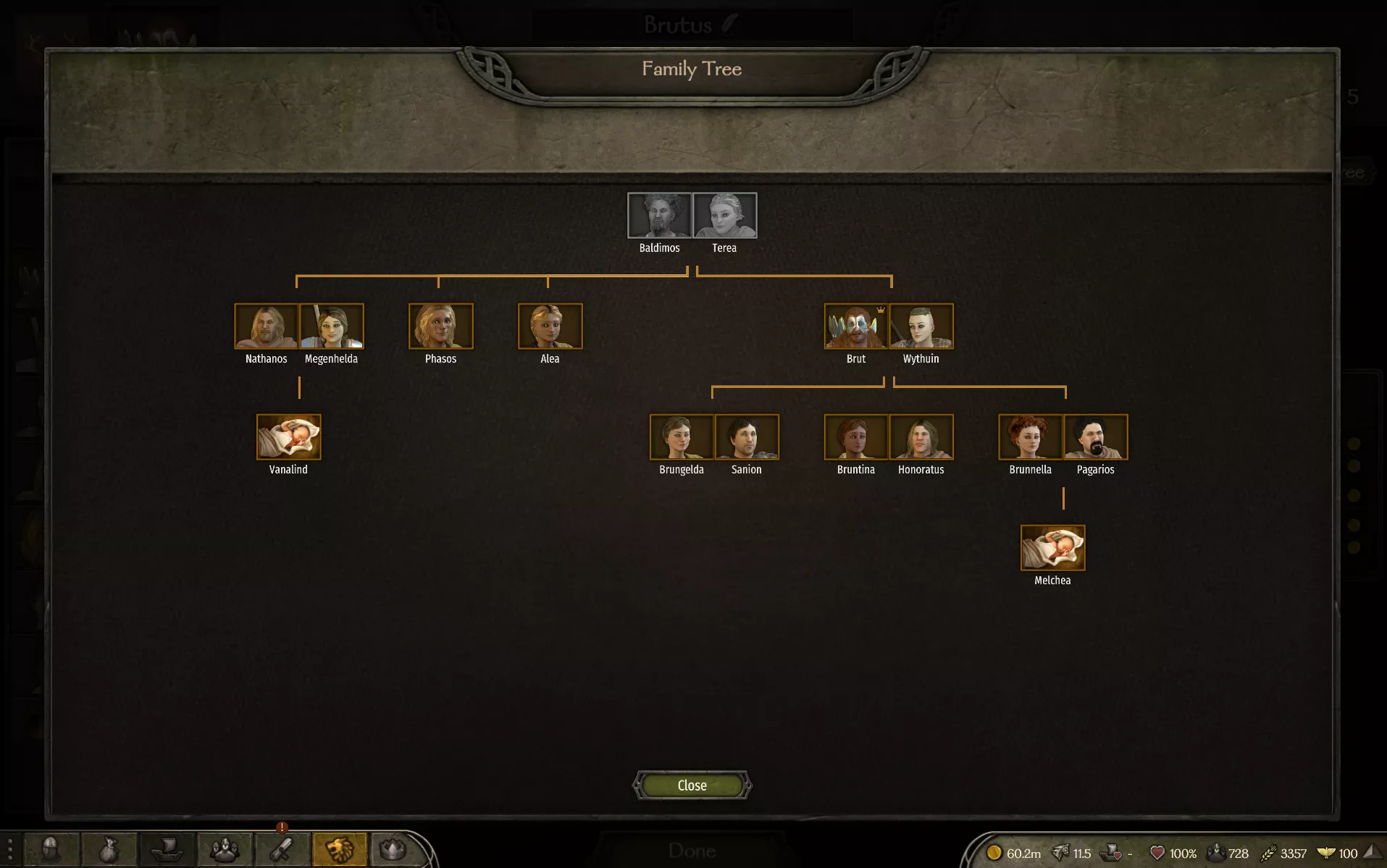The height and width of the screenshot is (868, 1387).
Task: Select Honoratus's portrait
Action: (x=921, y=437)
